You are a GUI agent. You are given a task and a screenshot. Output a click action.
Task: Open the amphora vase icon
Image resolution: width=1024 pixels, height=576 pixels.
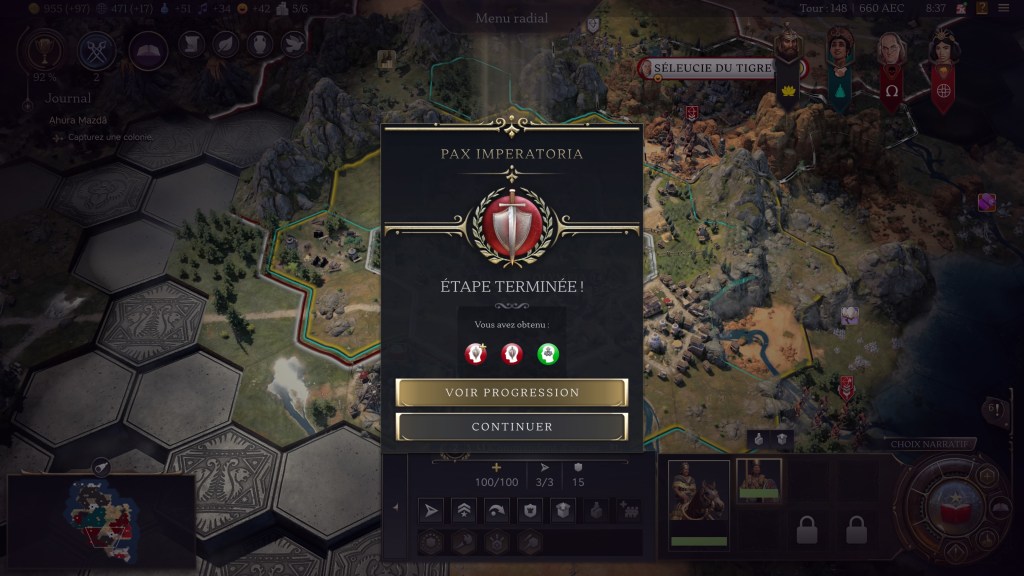coord(258,44)
